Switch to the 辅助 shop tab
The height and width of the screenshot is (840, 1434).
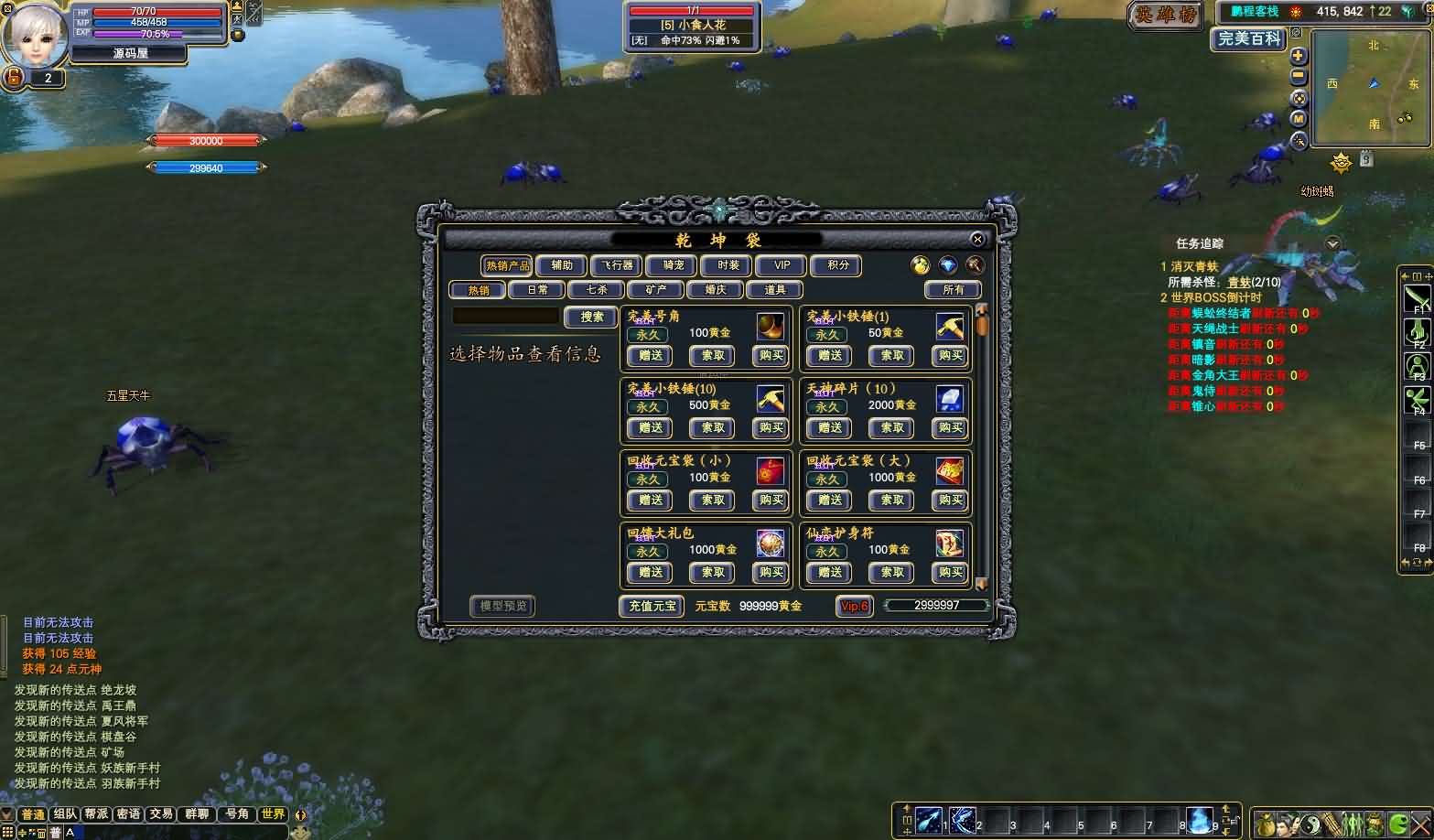pyautogui.click(x=561, y=265)
